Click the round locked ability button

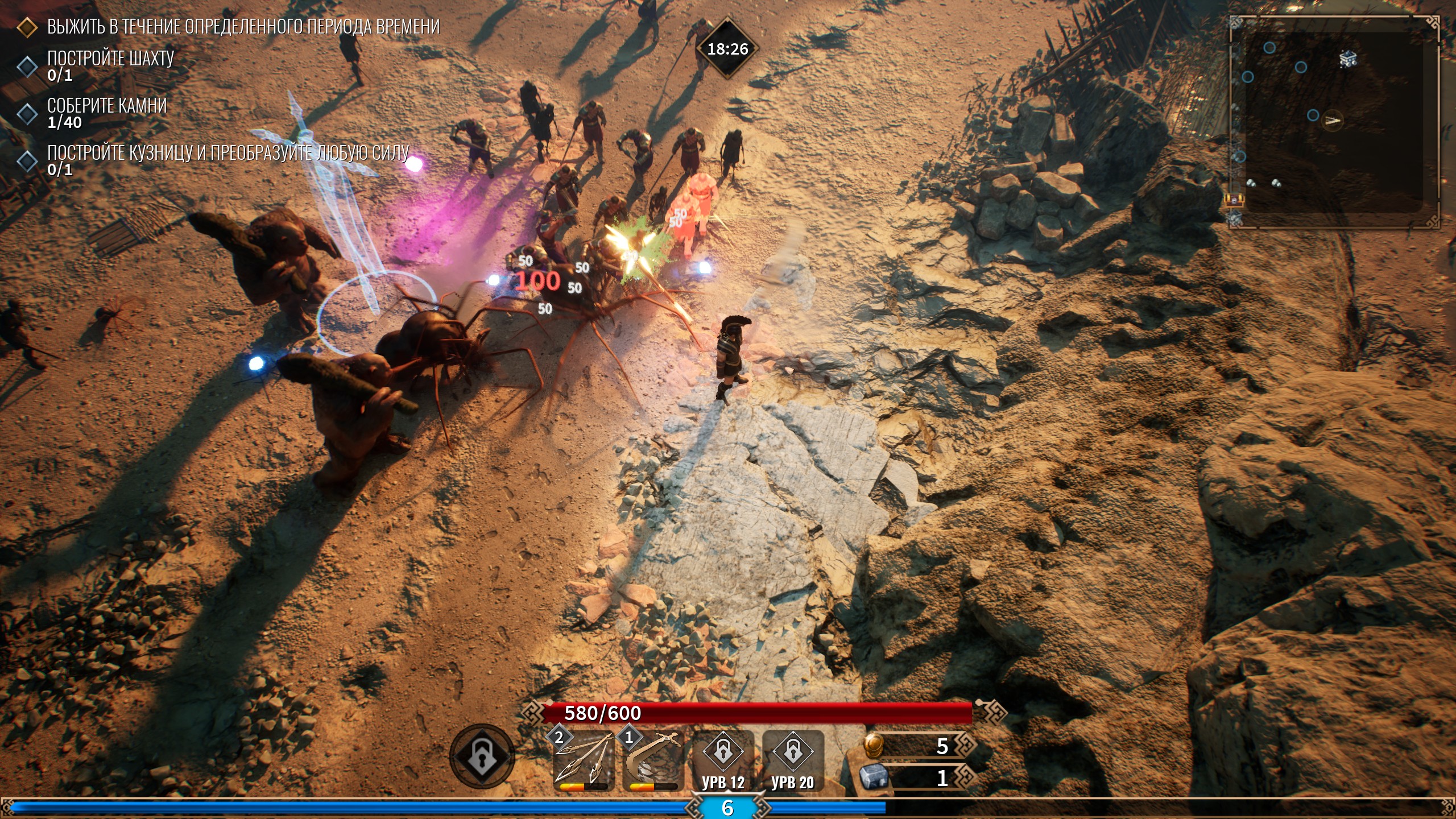click(x=482, y=756)
